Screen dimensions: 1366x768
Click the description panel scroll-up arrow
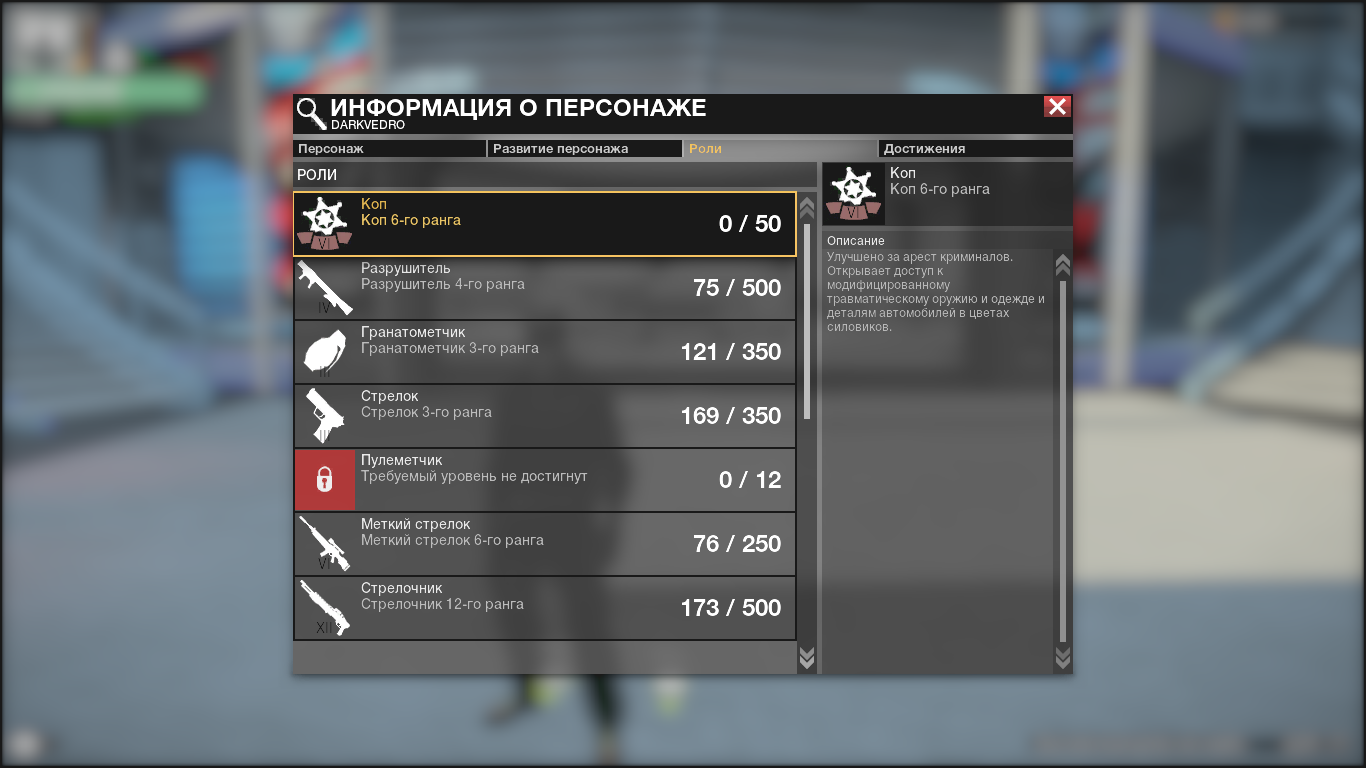(1063, 265)
